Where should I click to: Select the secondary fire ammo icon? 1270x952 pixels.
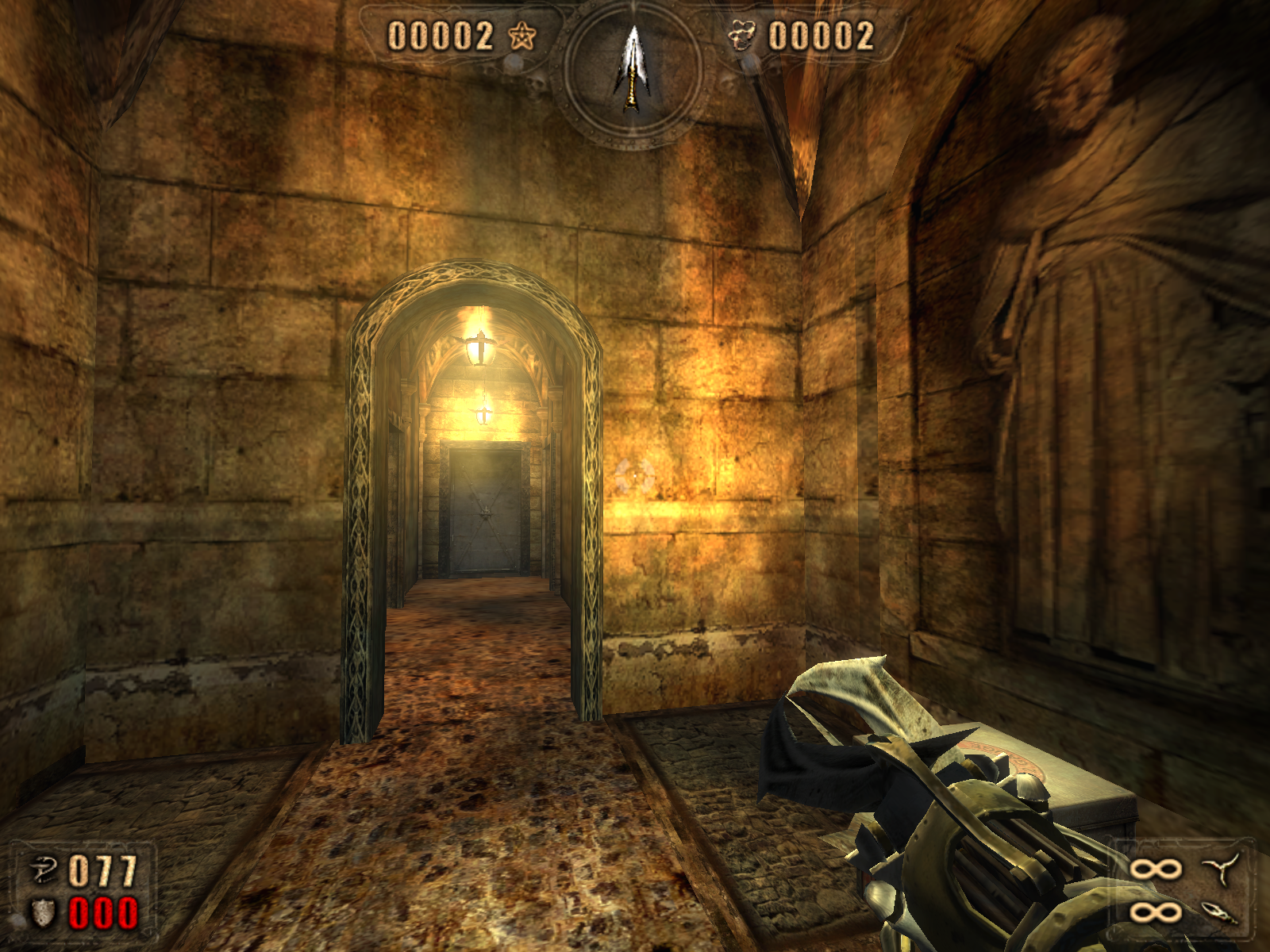click(1221, 913)
